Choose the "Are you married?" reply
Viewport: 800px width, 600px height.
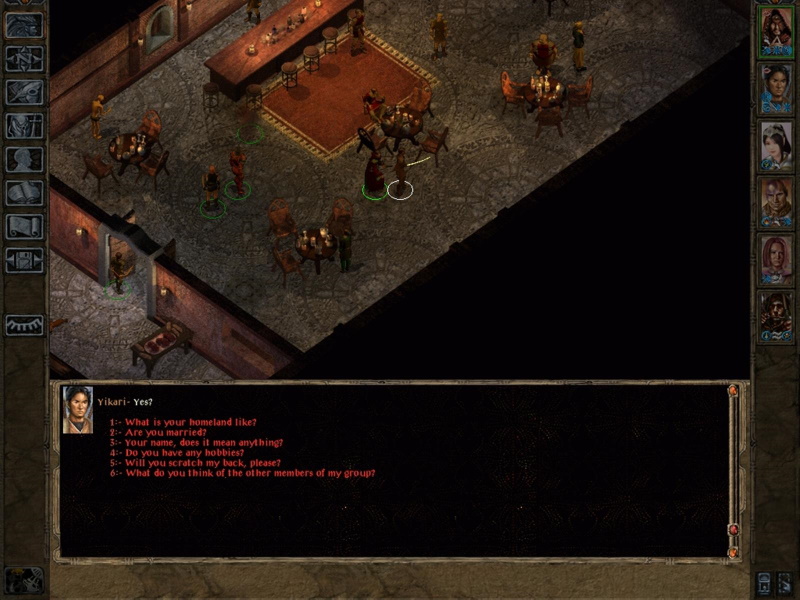161,432
